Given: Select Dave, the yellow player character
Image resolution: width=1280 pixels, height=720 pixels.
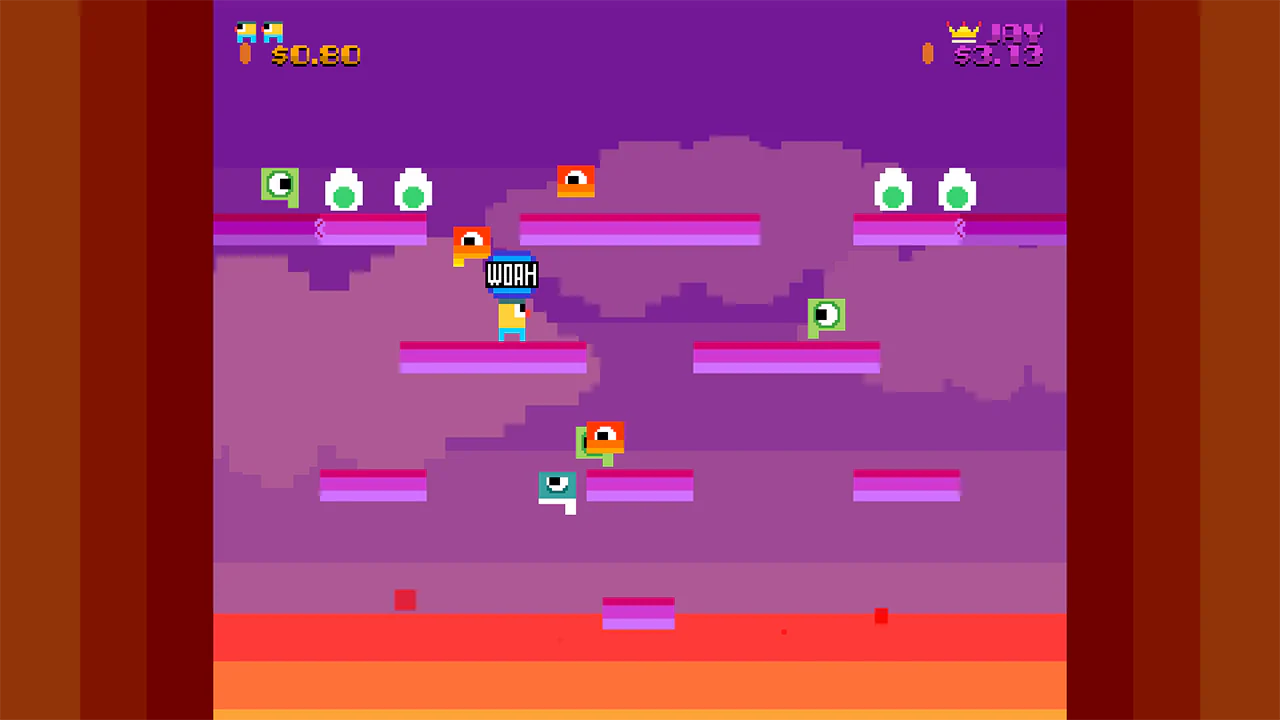Looking at the screenshot, I should tap(512, 320).
